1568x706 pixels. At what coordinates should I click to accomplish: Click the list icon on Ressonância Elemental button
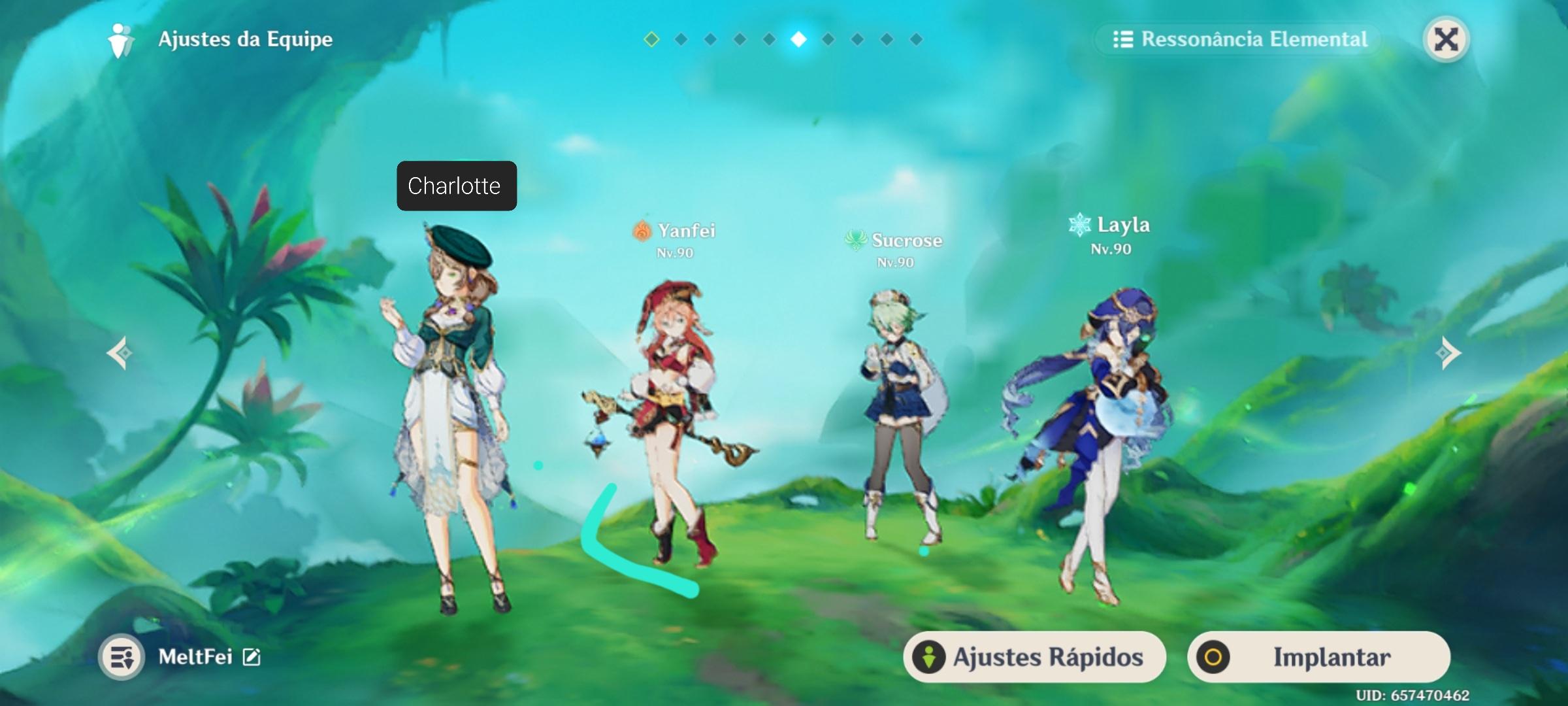pos(1123,39)
